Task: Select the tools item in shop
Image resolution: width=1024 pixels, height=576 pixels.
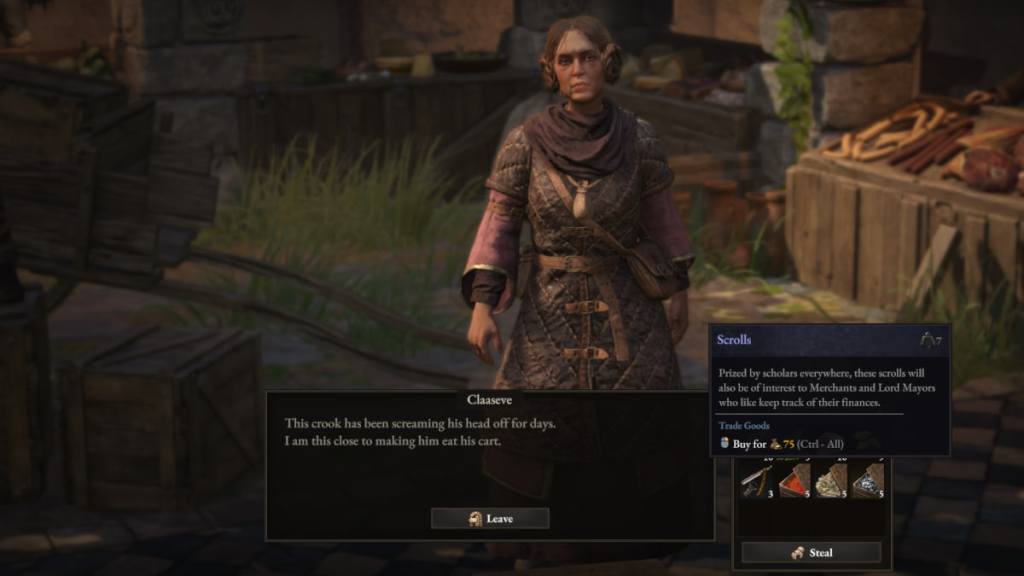Action: pyautogui.click(x=756, y=481)
